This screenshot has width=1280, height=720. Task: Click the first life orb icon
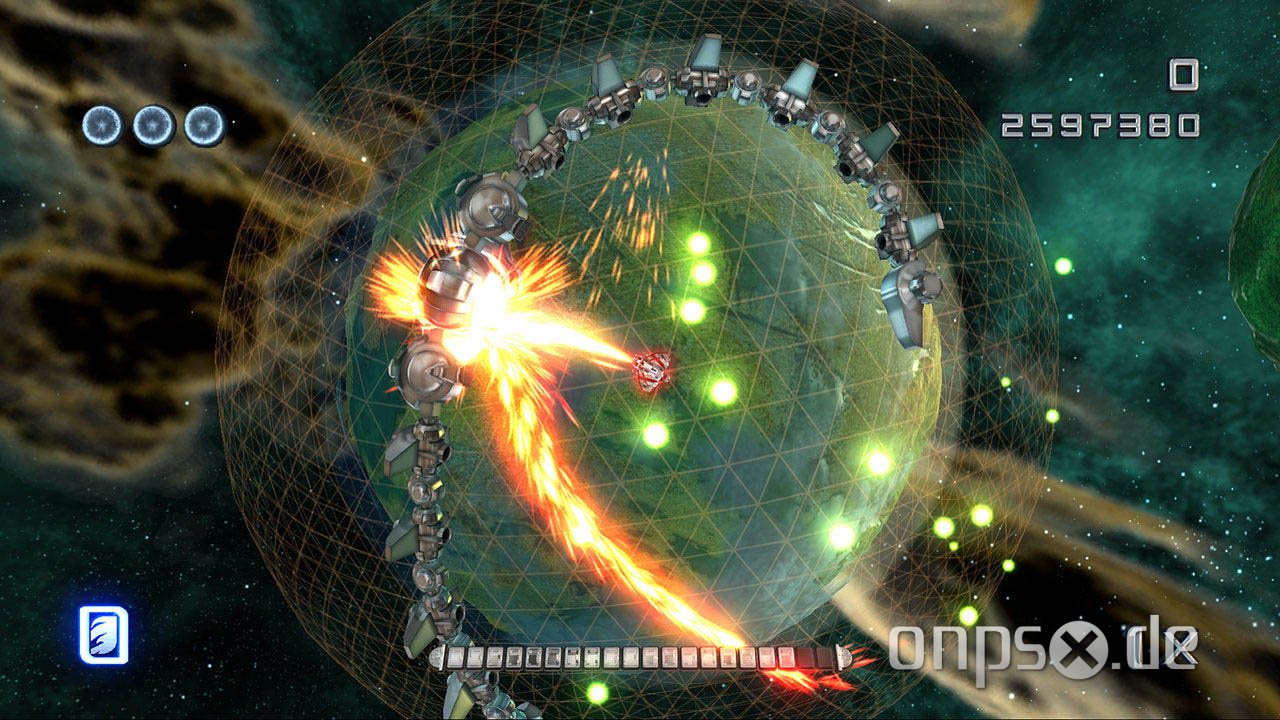(x=102, y=123)
